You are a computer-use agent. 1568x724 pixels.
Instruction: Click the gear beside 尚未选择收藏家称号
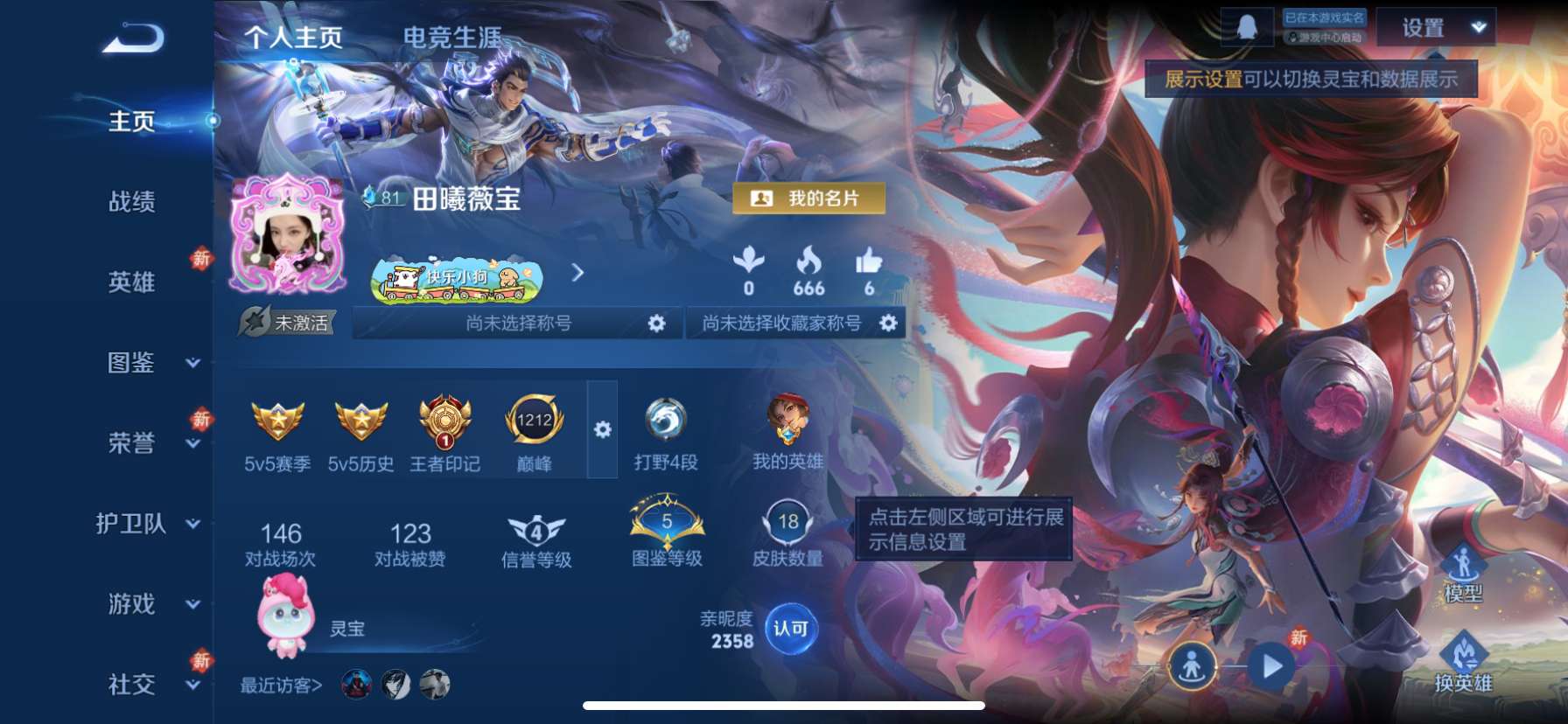click(889, 323)
